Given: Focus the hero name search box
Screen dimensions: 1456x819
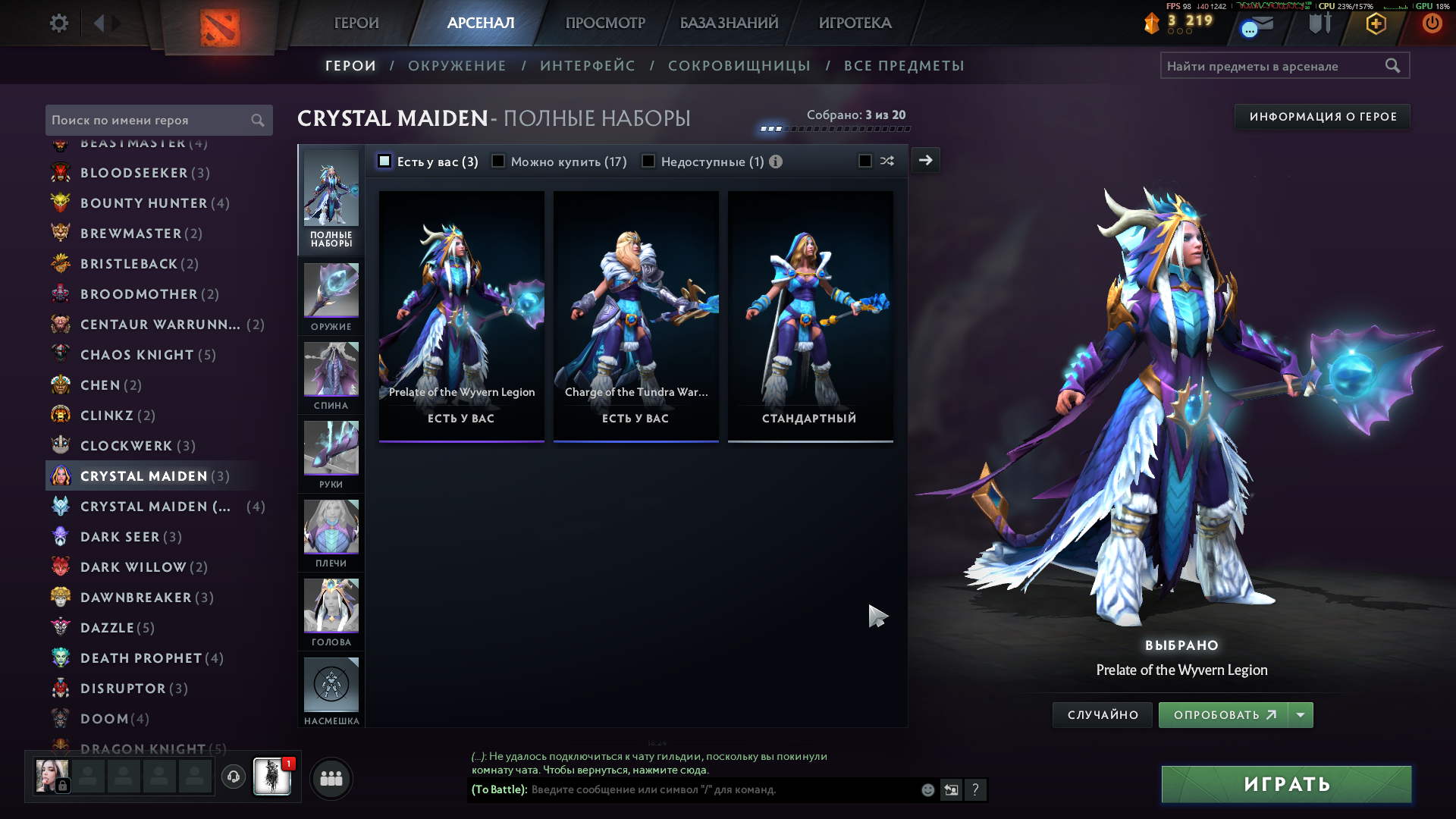Looking at the screenshot, I should 150,121.
